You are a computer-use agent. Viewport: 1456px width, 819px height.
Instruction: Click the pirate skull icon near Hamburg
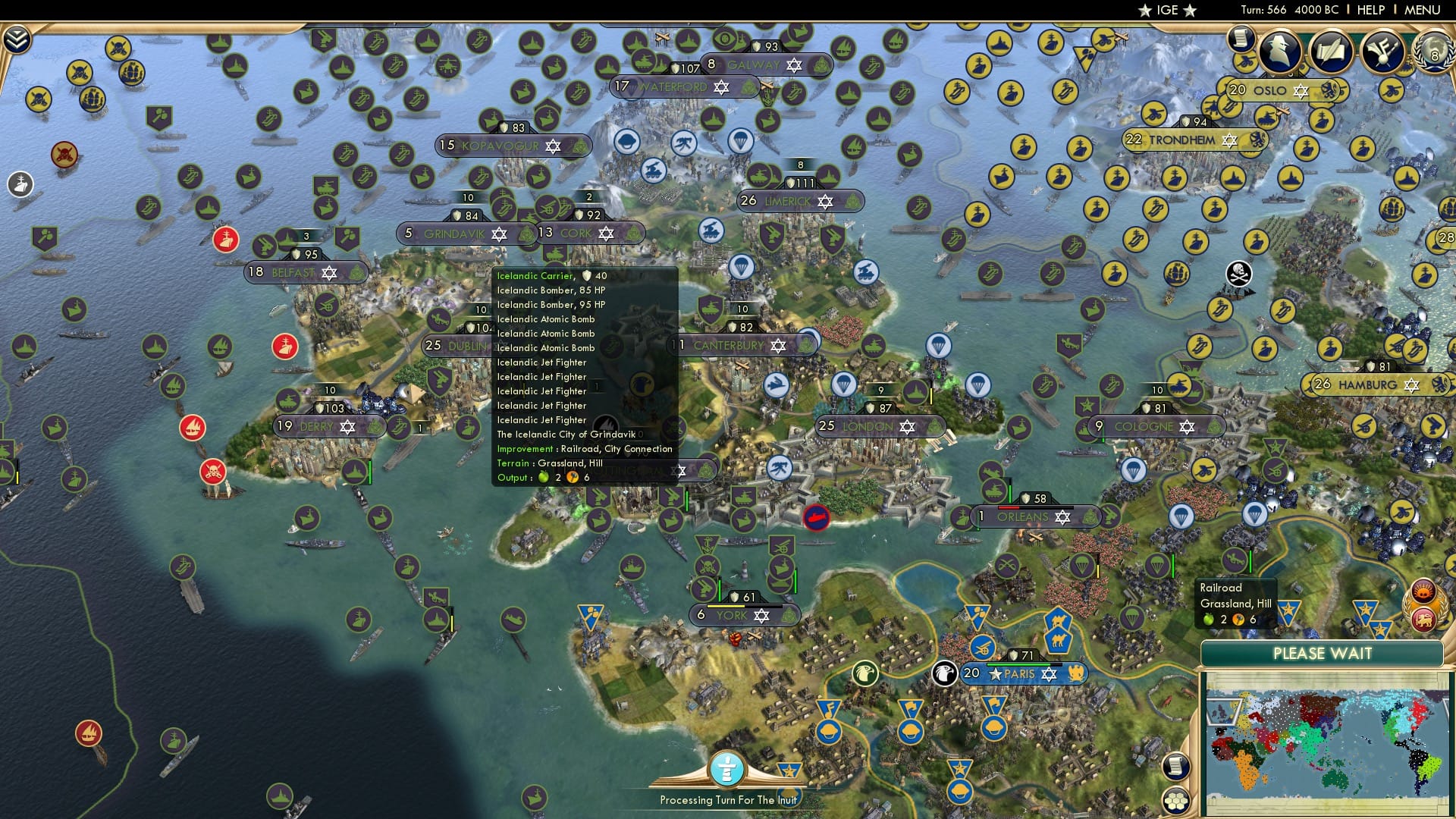click(1238, 273)
